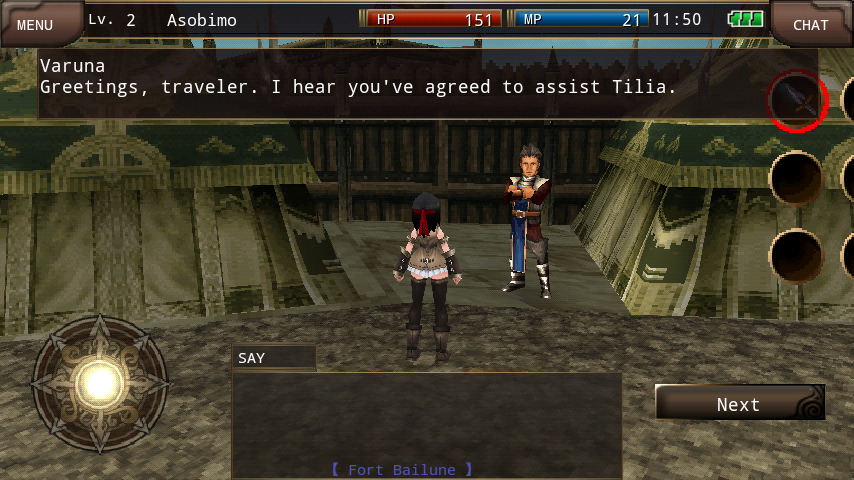Tap the red-circled sword attack slot

[797, 100]
